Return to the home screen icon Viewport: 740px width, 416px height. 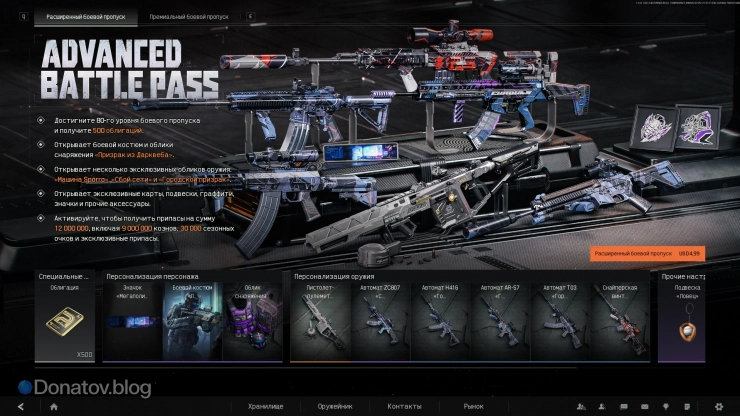tap(53, 408)
